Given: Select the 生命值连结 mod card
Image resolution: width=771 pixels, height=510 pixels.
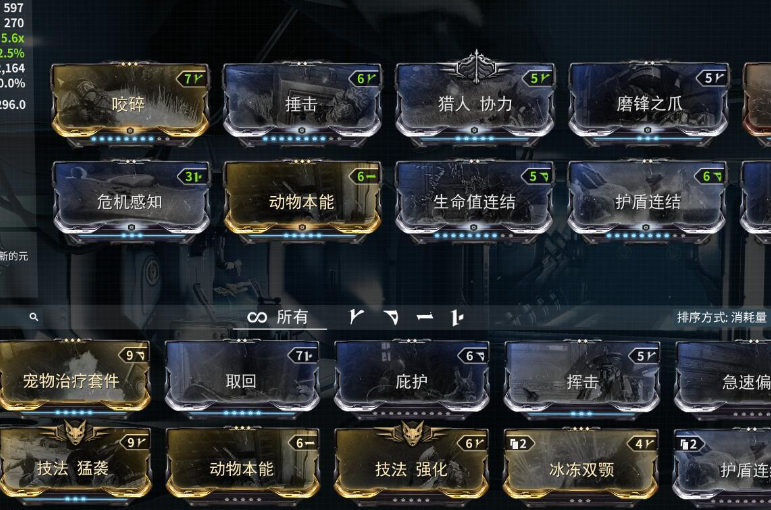Looking at the screenshot, I should point(474,201).
